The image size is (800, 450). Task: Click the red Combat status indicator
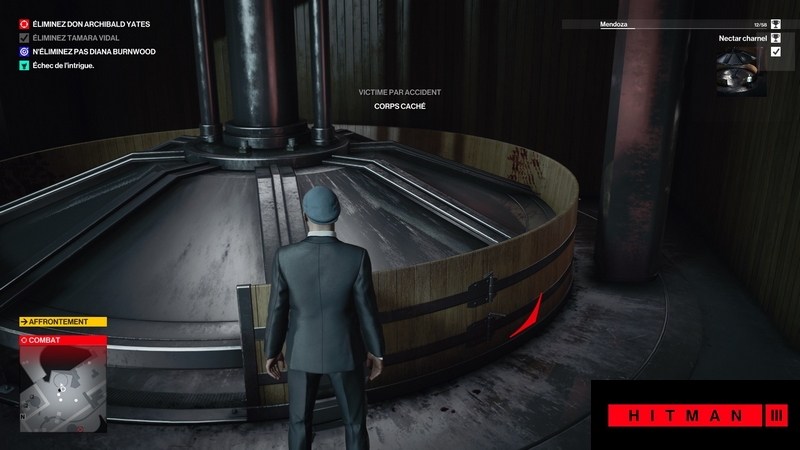click(62, 340)
